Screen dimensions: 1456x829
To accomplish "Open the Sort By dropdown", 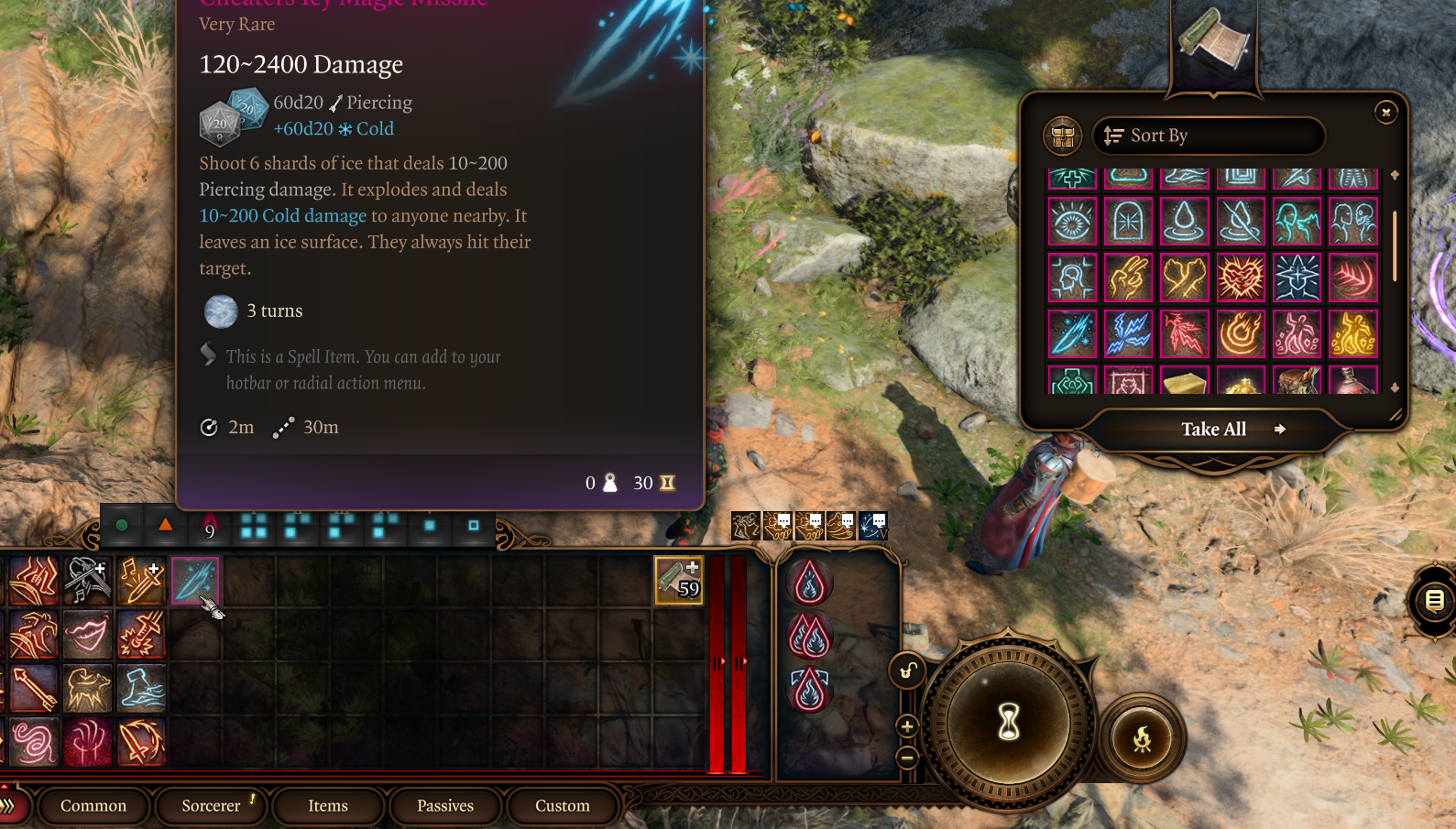I will 1208,136.
